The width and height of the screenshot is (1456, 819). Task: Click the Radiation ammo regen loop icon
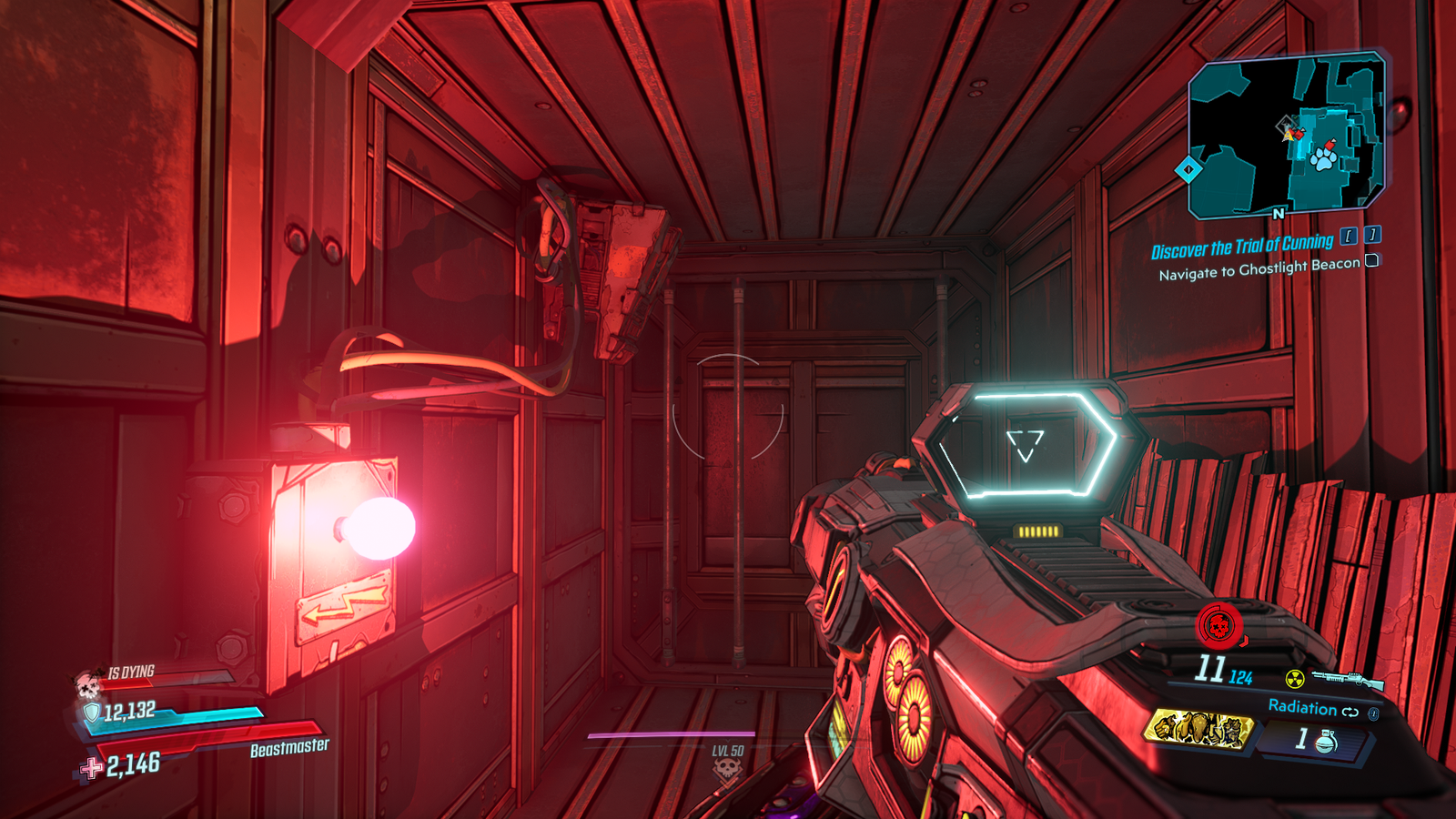1350,712
